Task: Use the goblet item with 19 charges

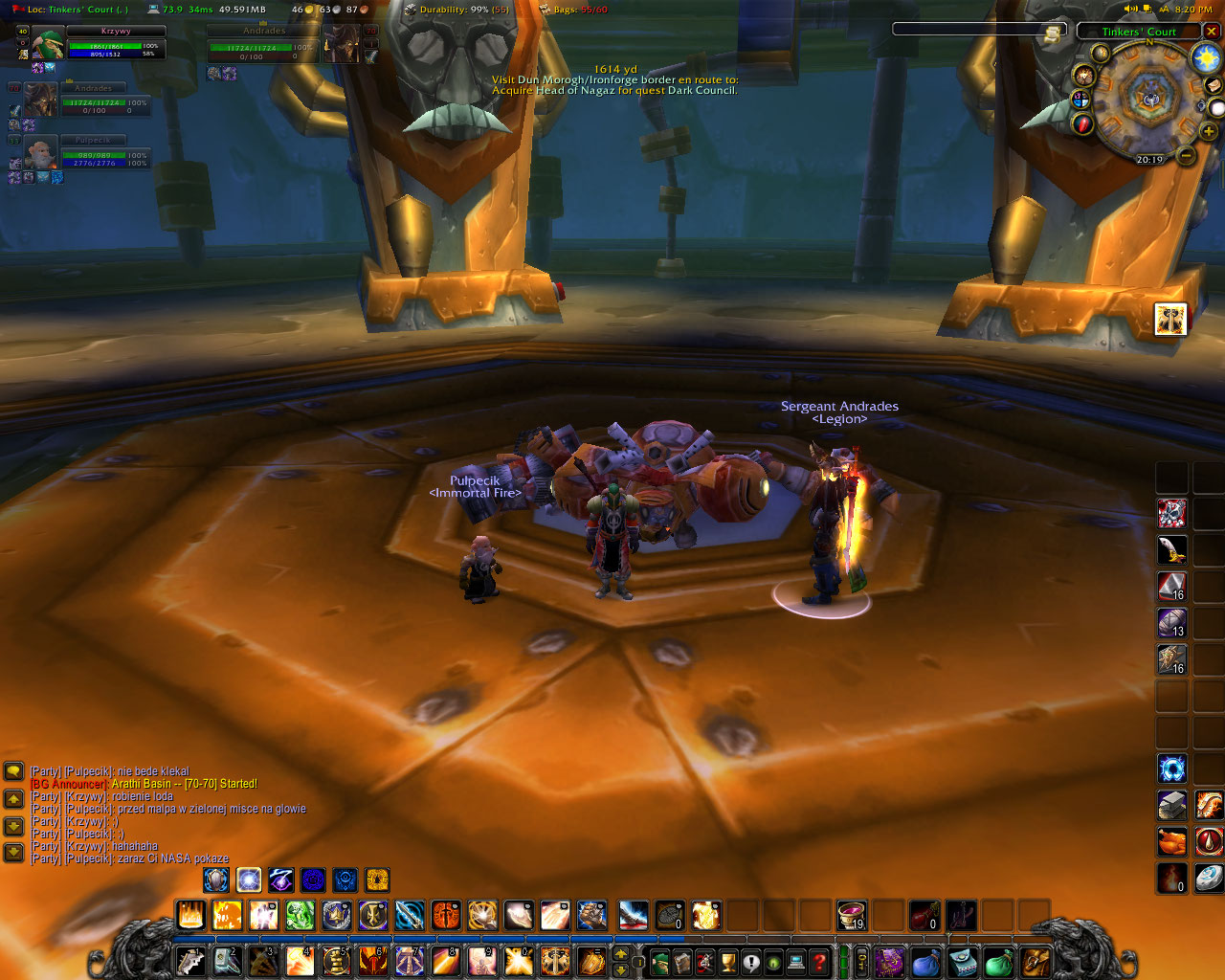Action: point(851,916)
